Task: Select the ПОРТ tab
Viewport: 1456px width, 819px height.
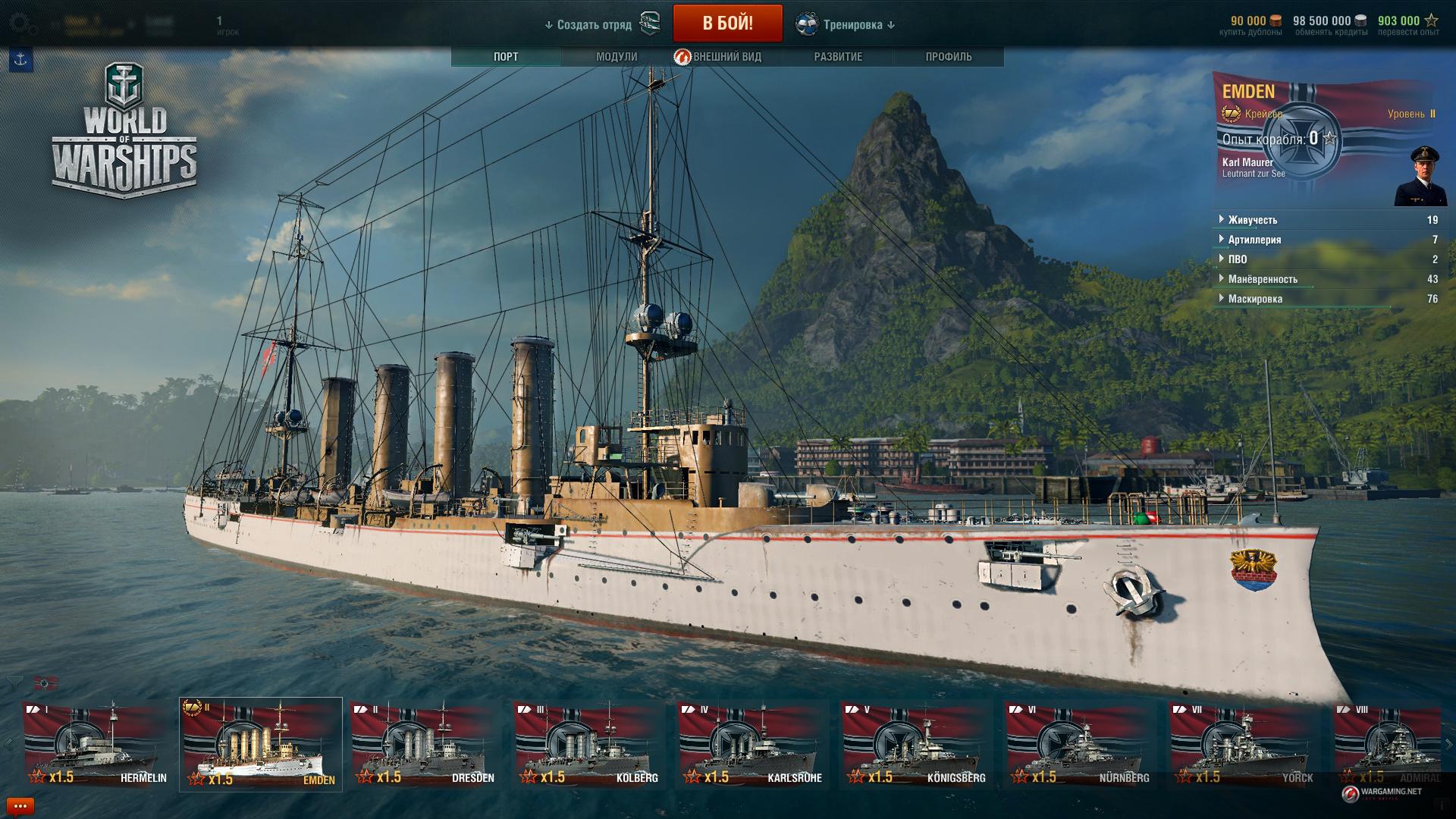Action: [506, 57]
